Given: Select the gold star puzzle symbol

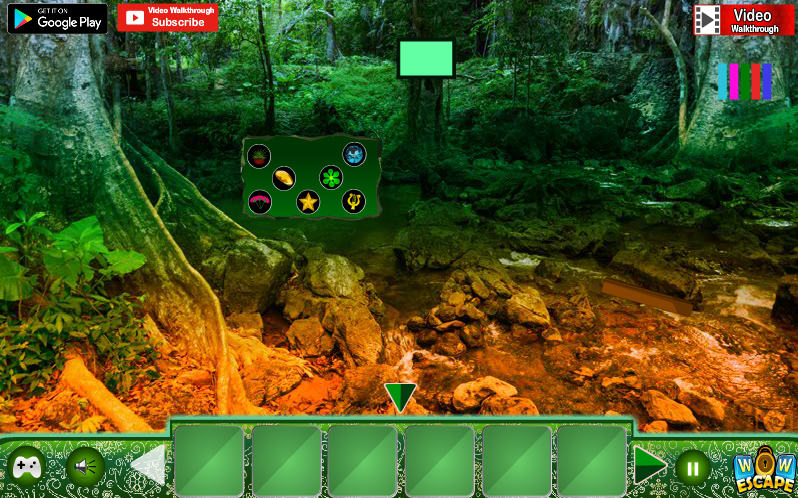Looking at the screenshot, I should point(308,202).
